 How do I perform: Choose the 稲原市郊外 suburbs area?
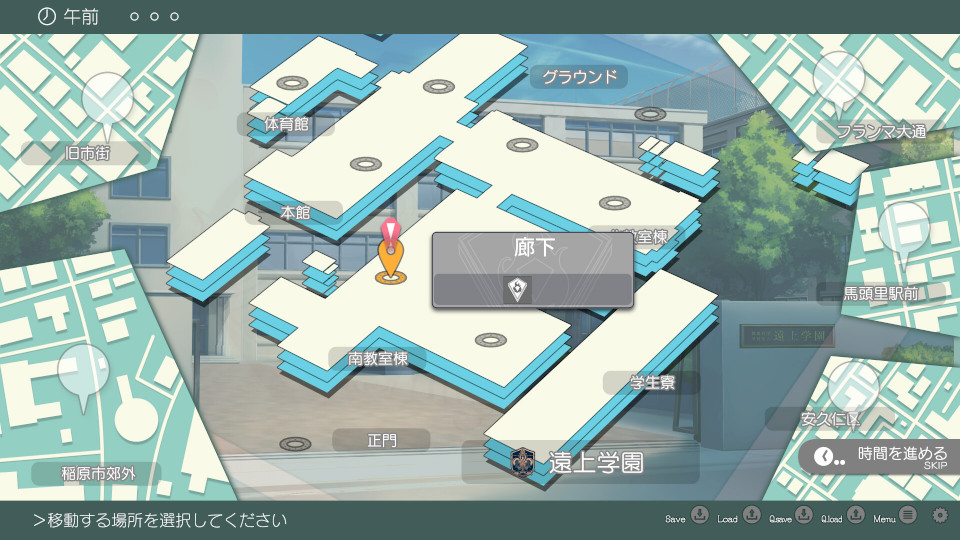(96, 474)
